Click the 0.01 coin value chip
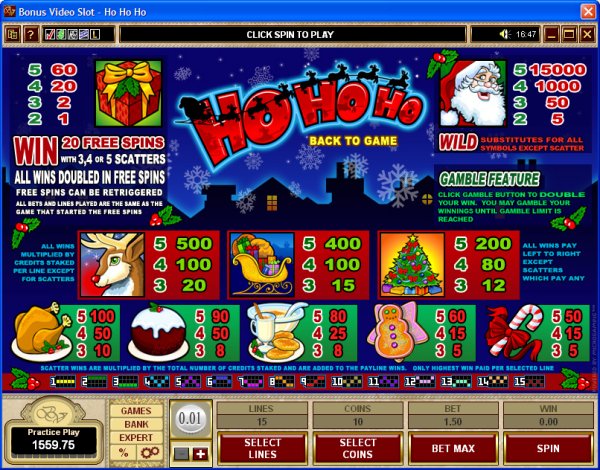The height and width of the screenshot is (470, 600). [190, 417]
